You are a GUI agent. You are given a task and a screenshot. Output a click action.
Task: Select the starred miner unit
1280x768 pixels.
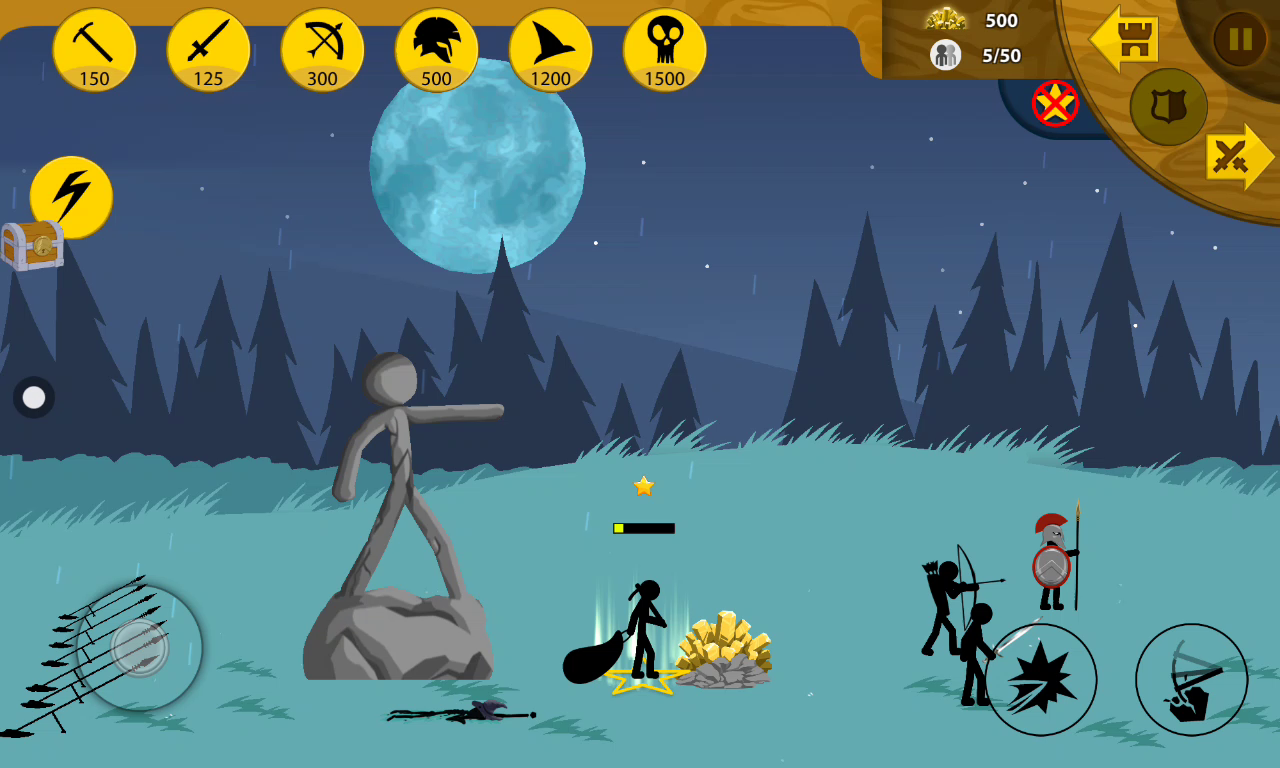[x=643, y=630]
